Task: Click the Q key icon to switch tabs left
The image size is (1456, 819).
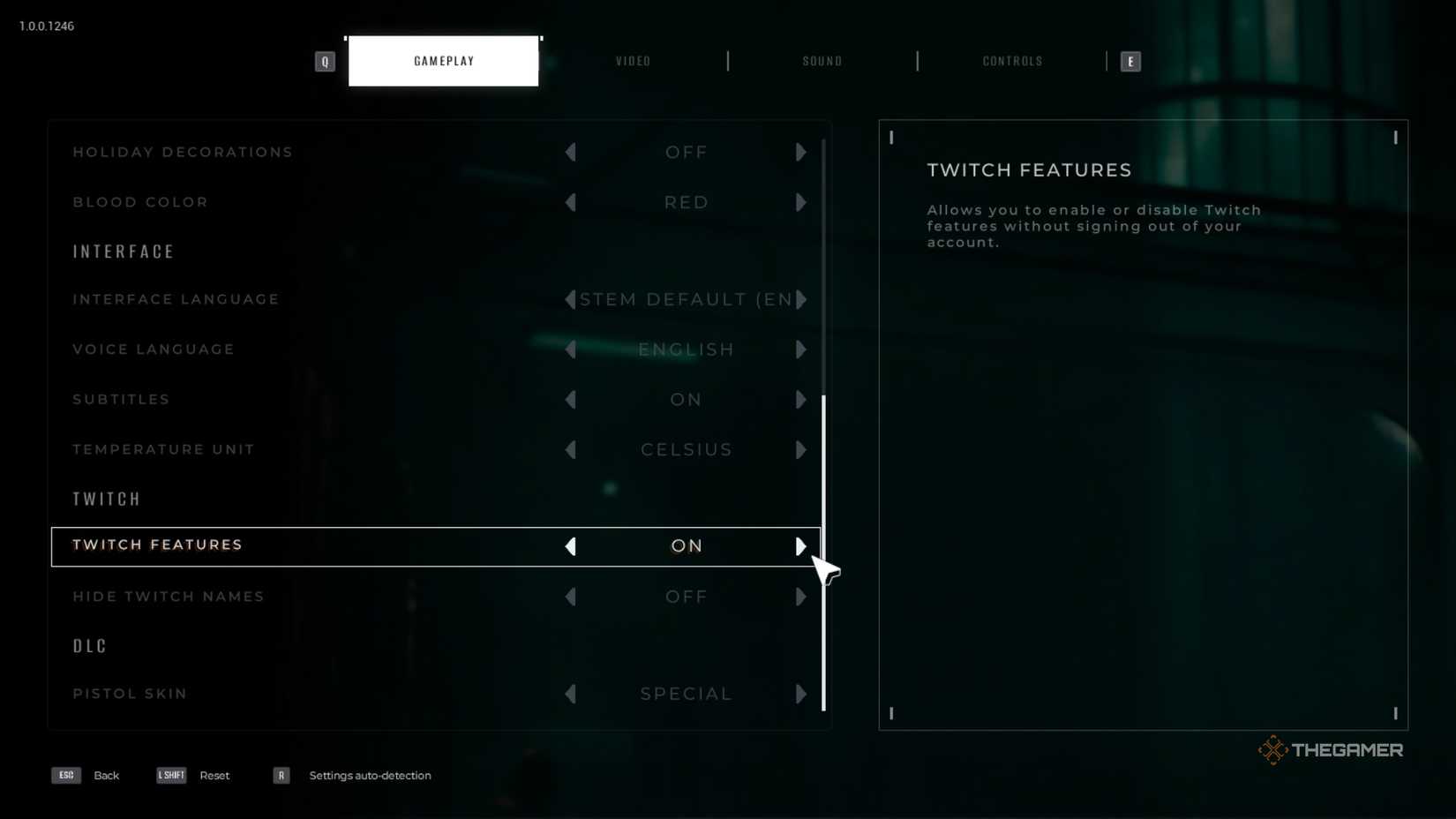Action: pyautogui.click(x=325, y=61)
